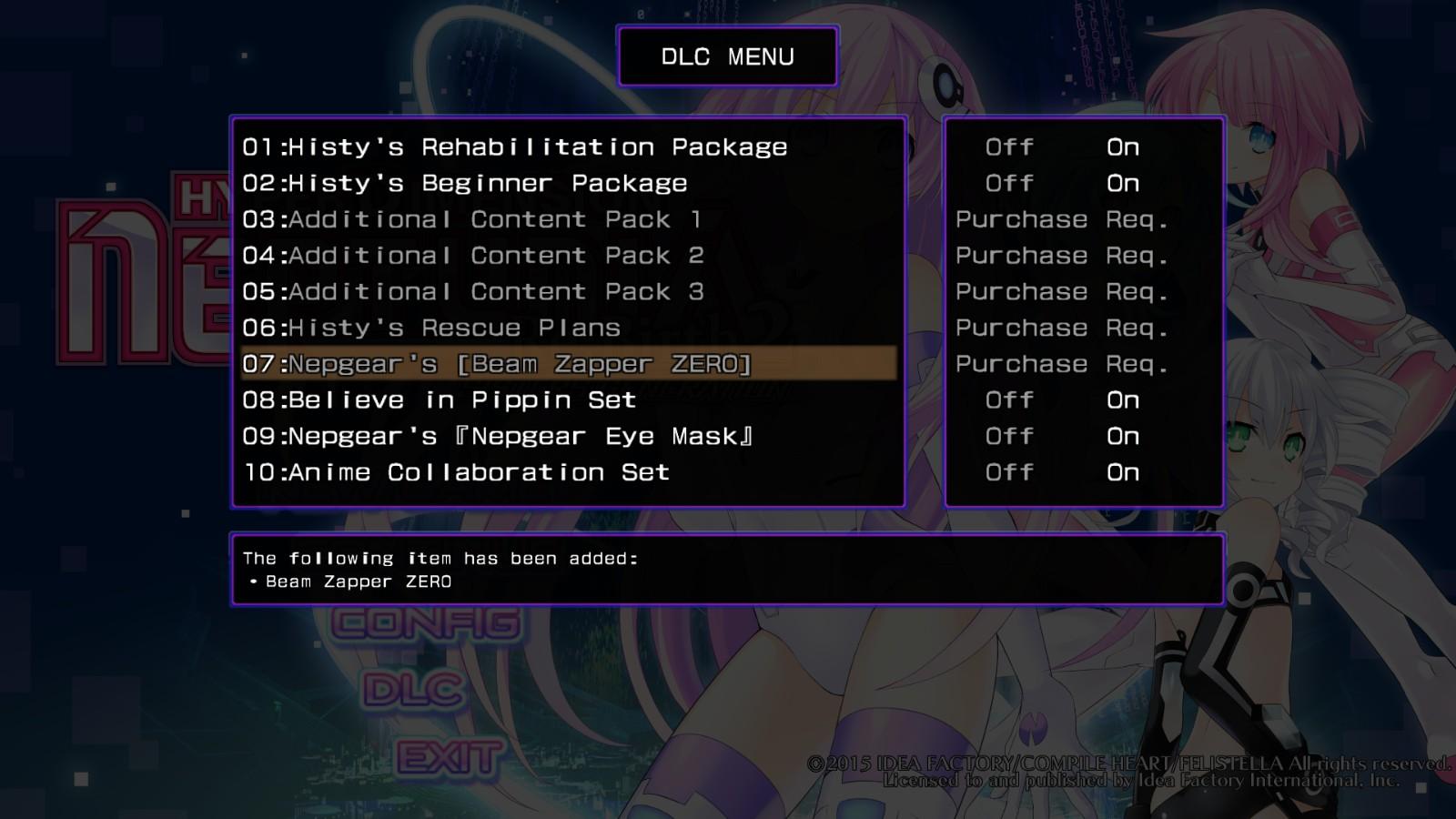Turn off the Anime Collaboration Set
Viewport: 1456px width, 819px height.
pos(1009,472)
